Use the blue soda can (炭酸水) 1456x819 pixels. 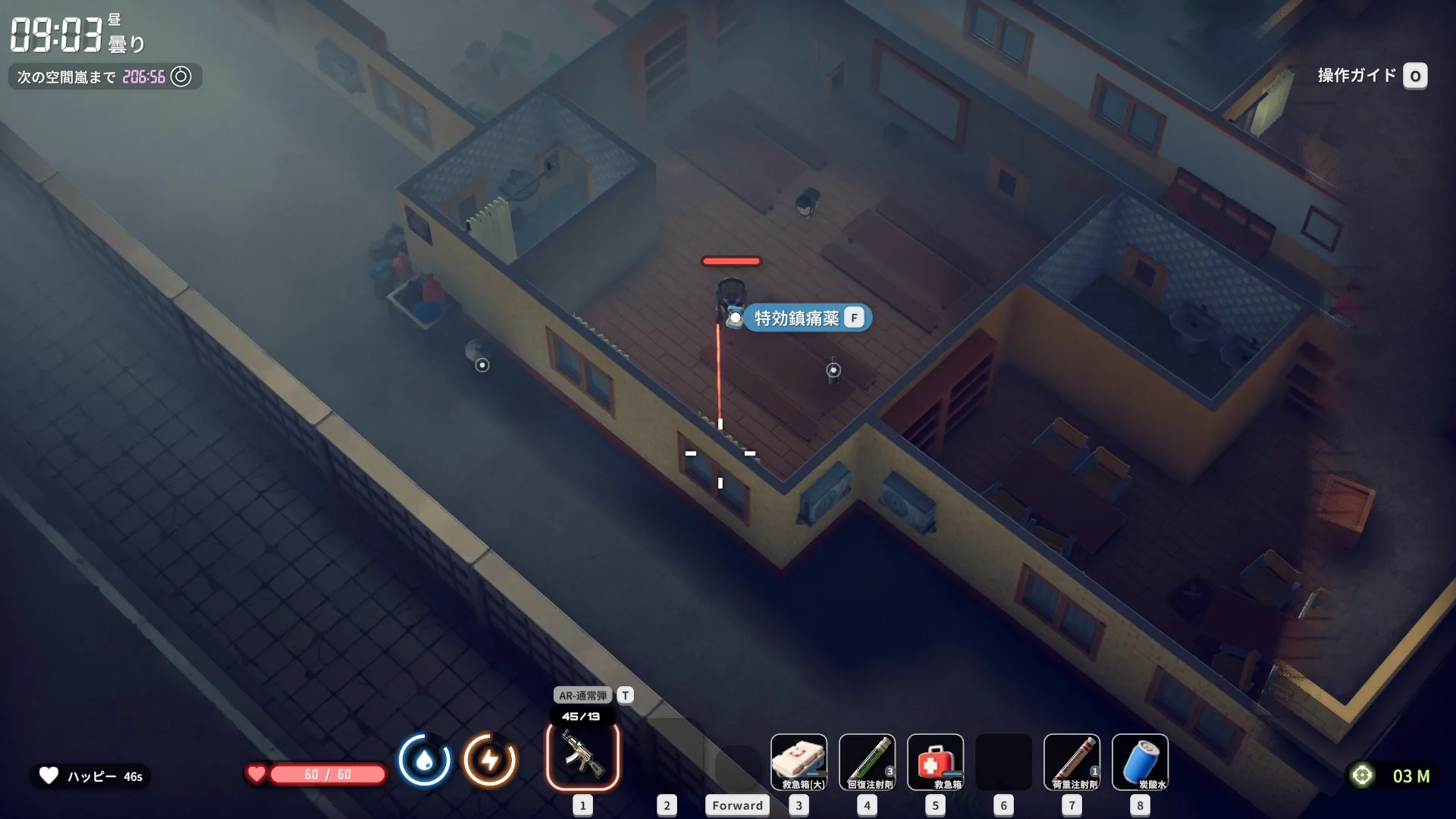click(1140, 761)
